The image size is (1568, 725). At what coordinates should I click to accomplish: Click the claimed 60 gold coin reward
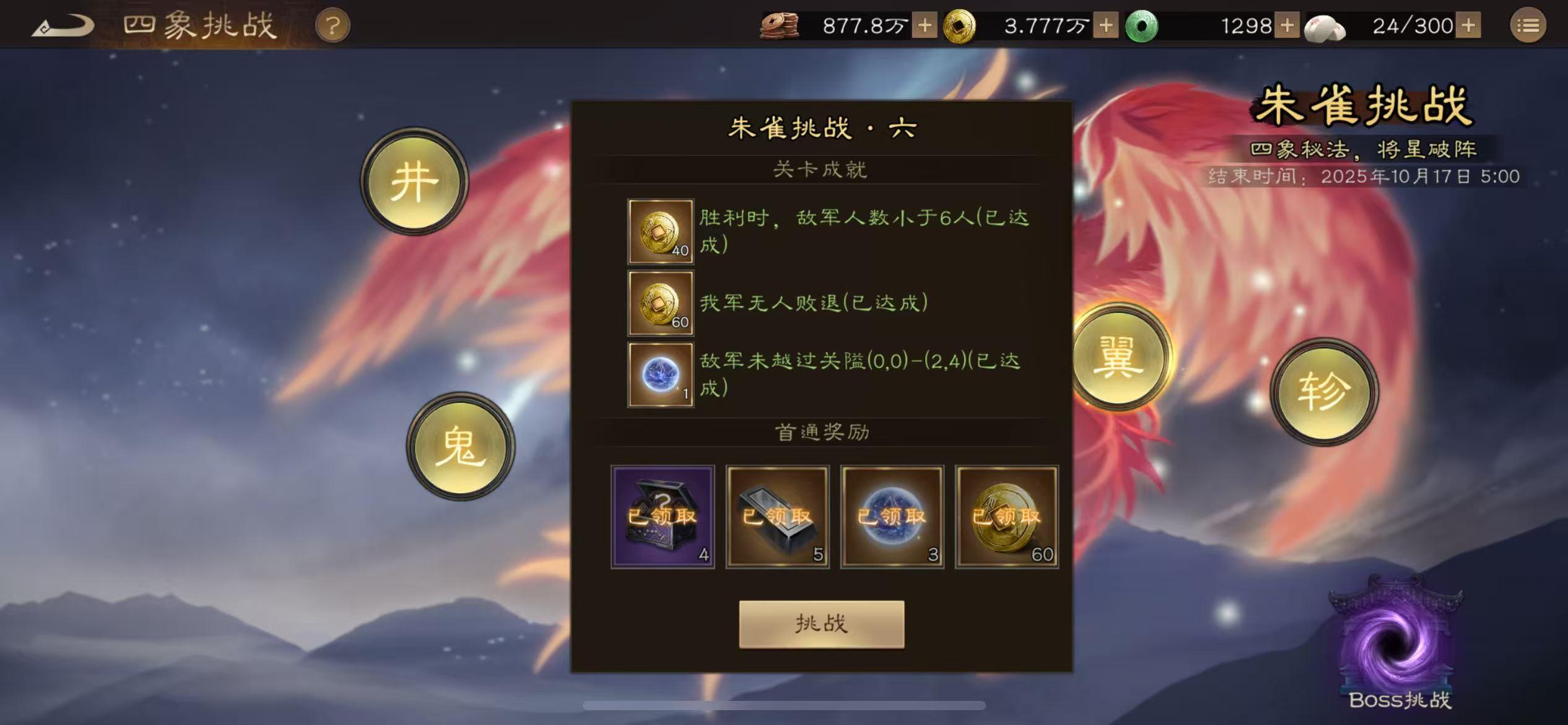(x=1006, y=516)
